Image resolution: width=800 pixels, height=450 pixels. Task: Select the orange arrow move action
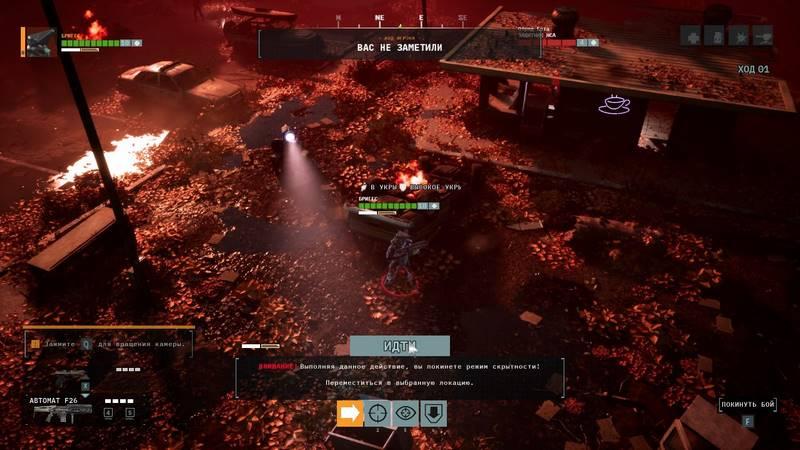pyautogui.click(x=350, y=413)
